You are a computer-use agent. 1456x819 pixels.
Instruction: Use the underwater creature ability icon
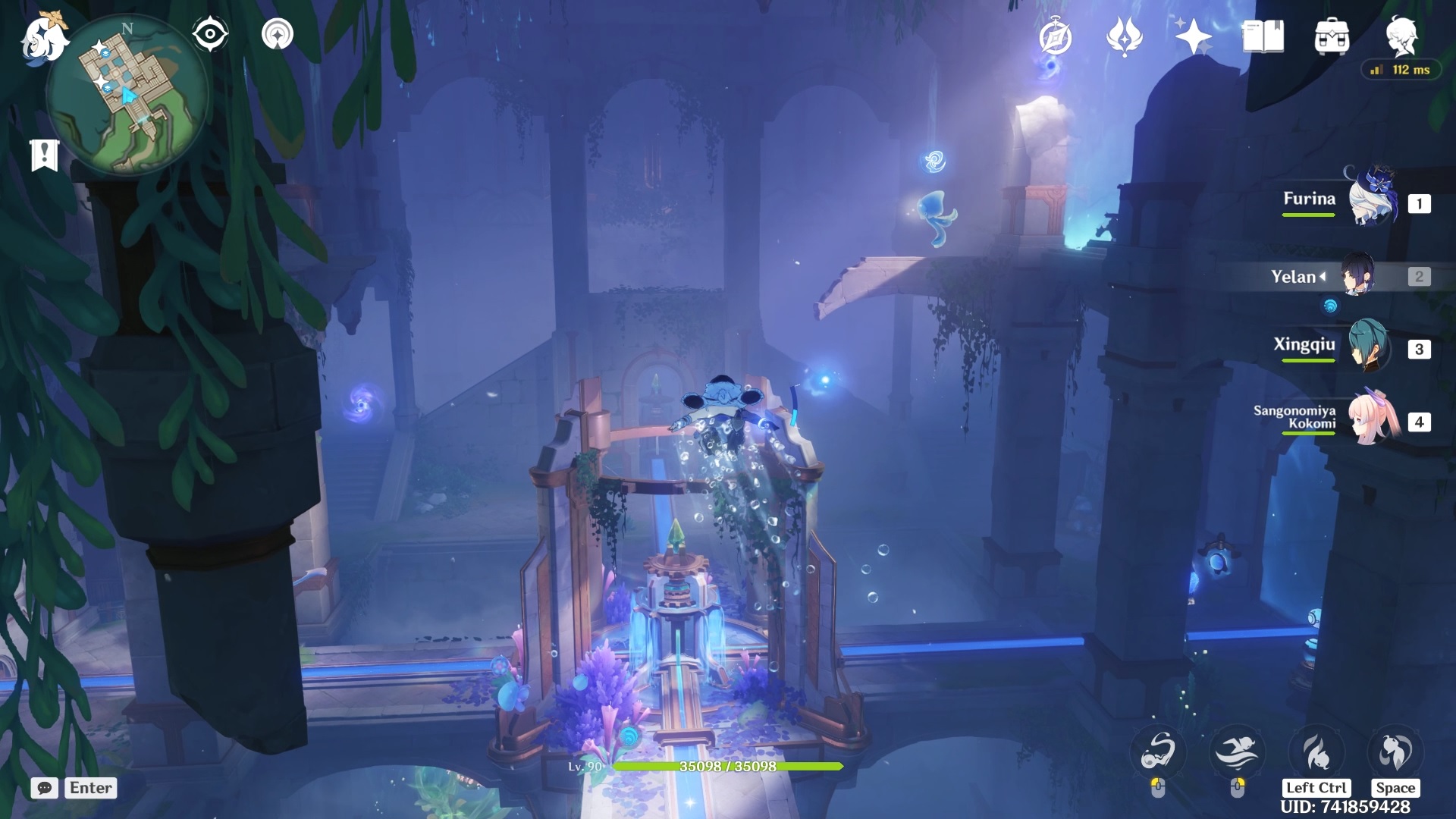(x=1157, y=752)
